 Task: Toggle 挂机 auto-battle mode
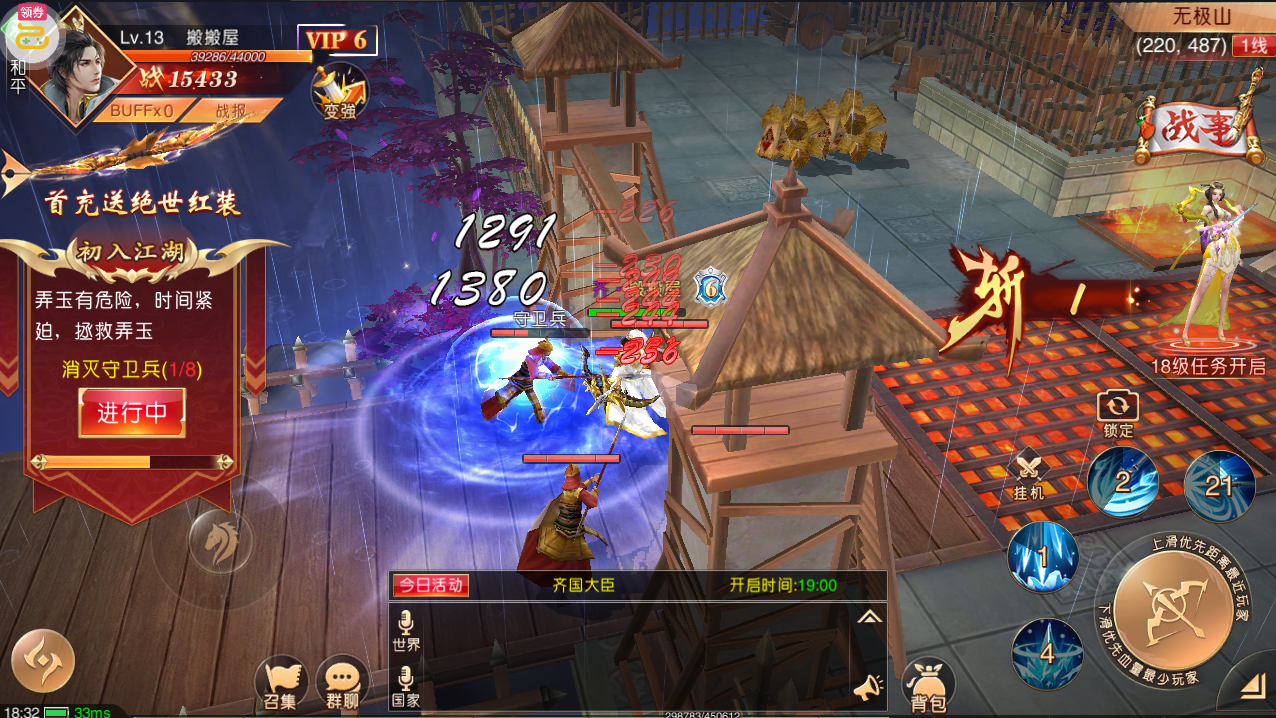coord(1029,476)
